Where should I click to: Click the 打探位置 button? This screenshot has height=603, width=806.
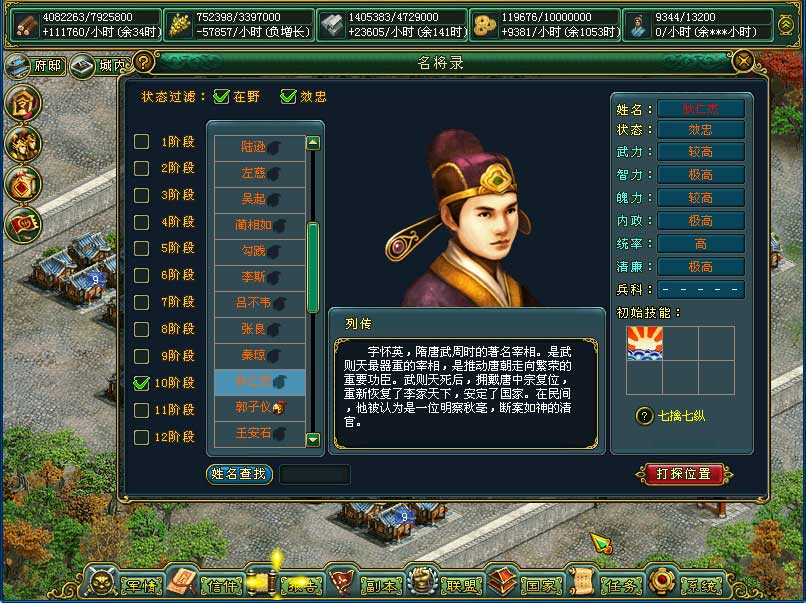pyautogui.click(x=684, y=473)
